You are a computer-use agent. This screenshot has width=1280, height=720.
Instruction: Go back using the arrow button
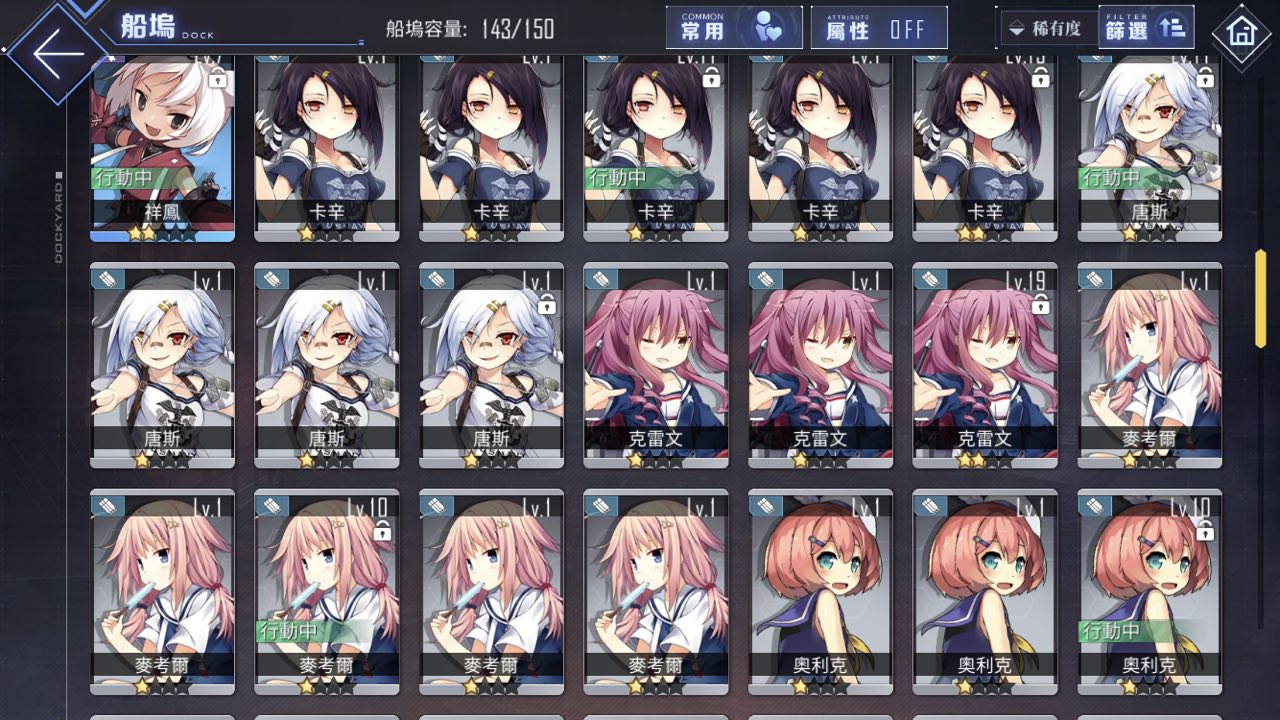point(58,52)
